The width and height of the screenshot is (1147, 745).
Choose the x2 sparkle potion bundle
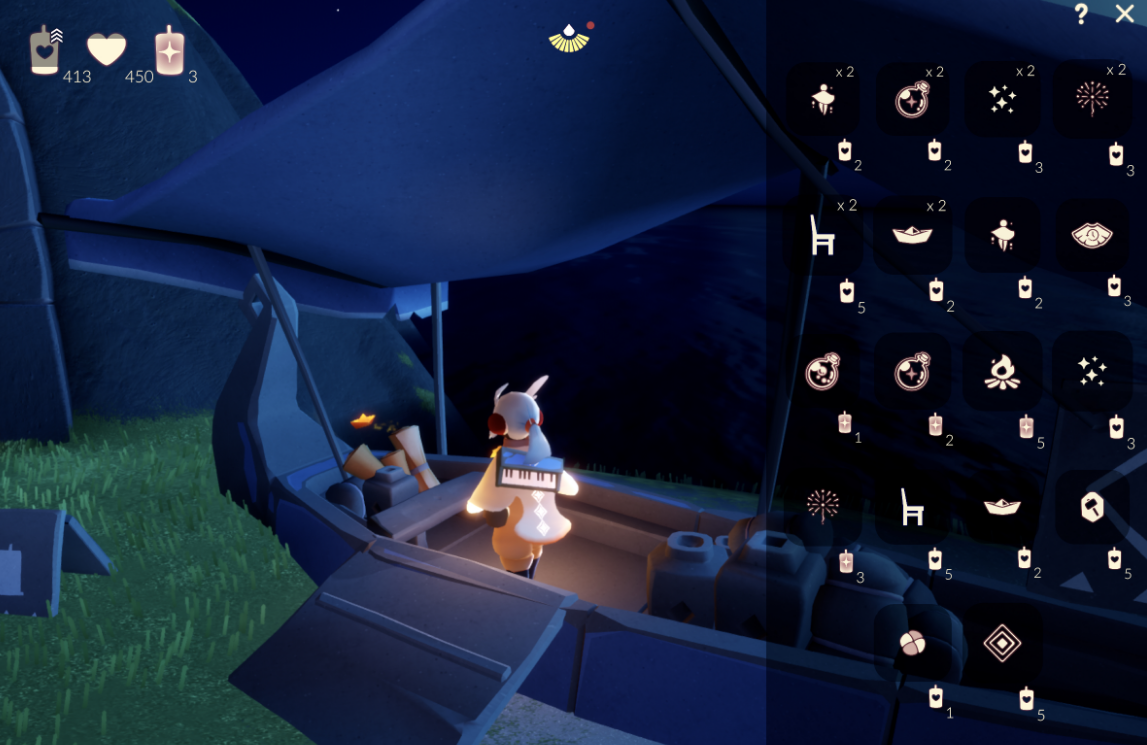913,99
